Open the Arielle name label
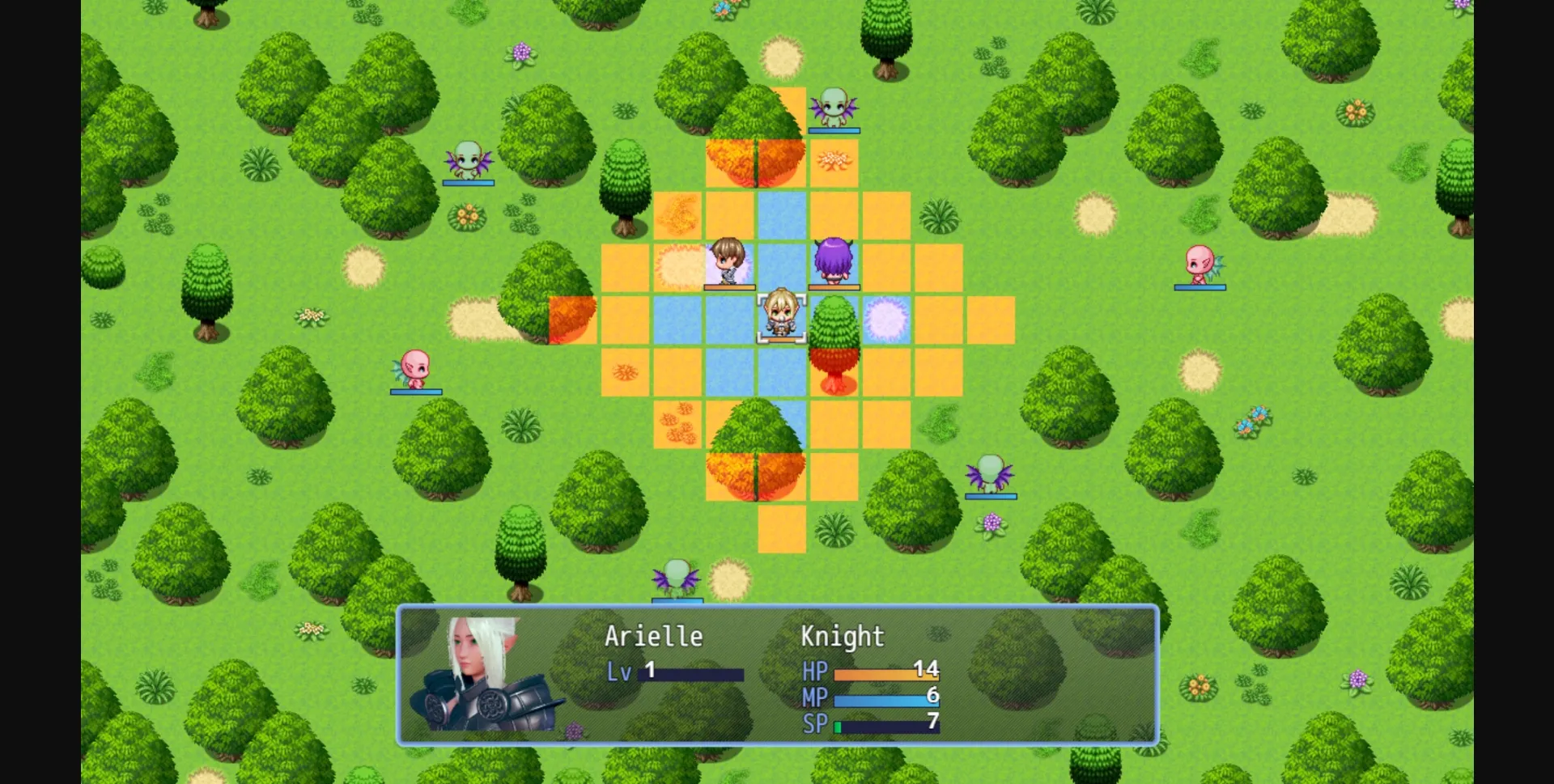This screenshot has width=1554, height=784. [x=654, y=636]
